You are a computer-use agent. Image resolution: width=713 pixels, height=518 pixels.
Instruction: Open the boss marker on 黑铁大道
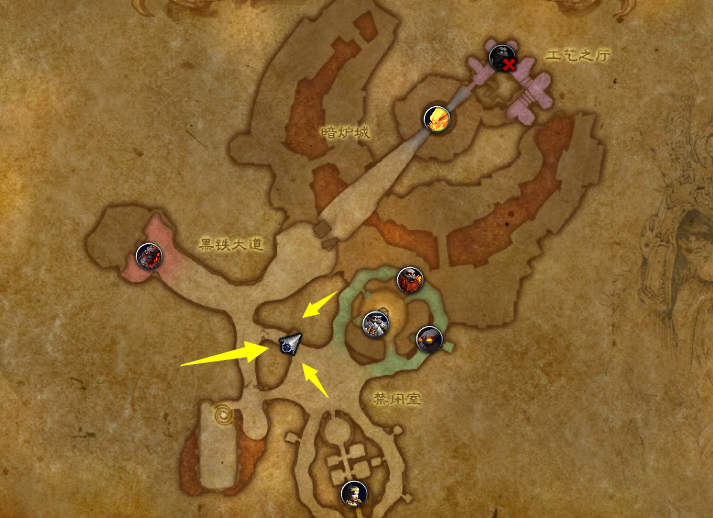tap(149, 256)
